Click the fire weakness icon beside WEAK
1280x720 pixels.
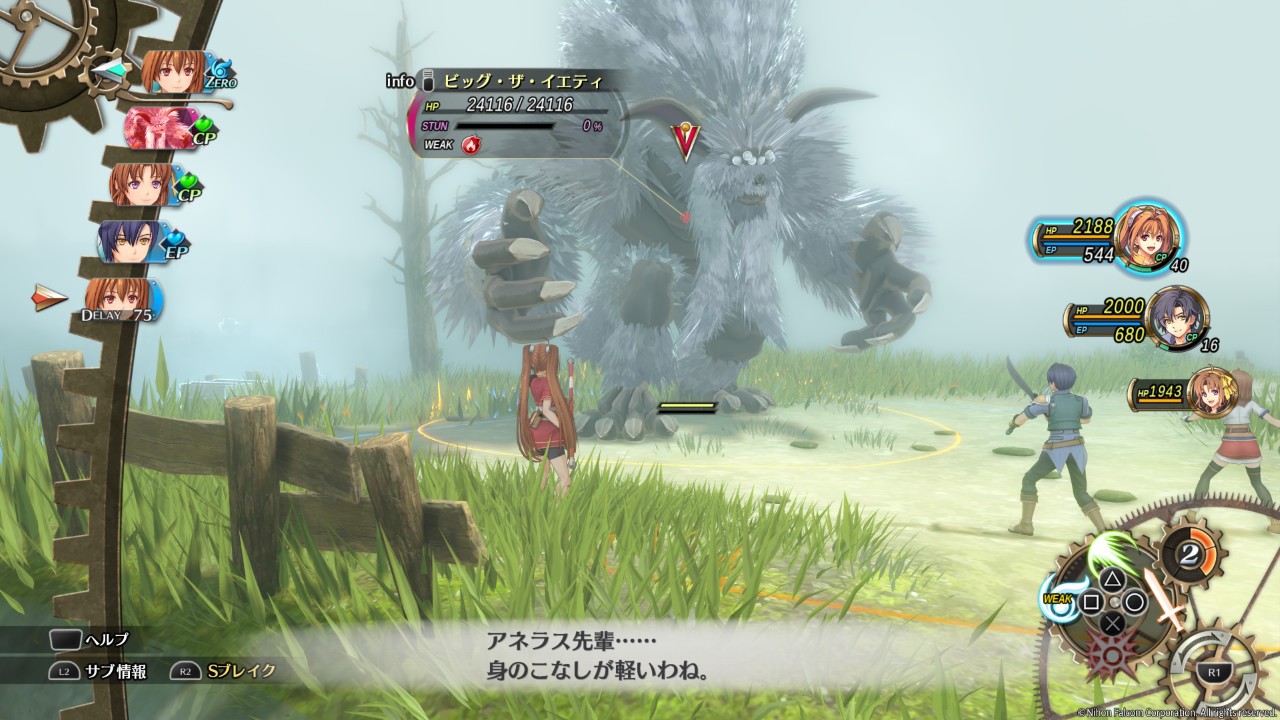(471, 145)
